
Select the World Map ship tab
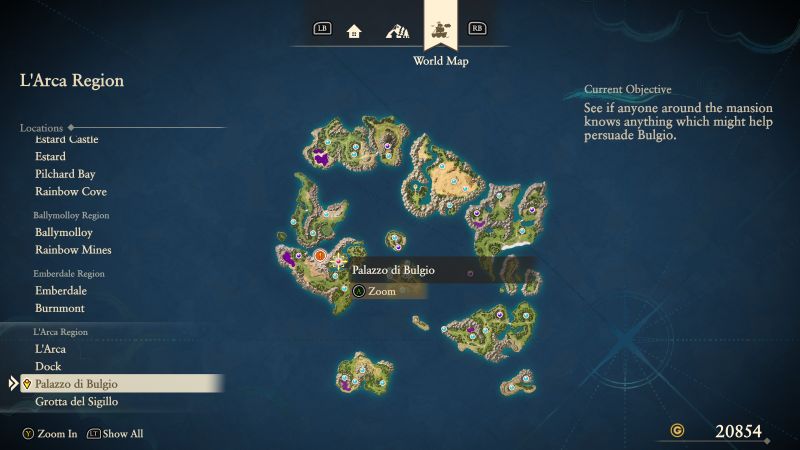pyautogui.click(x=440, y=29)
